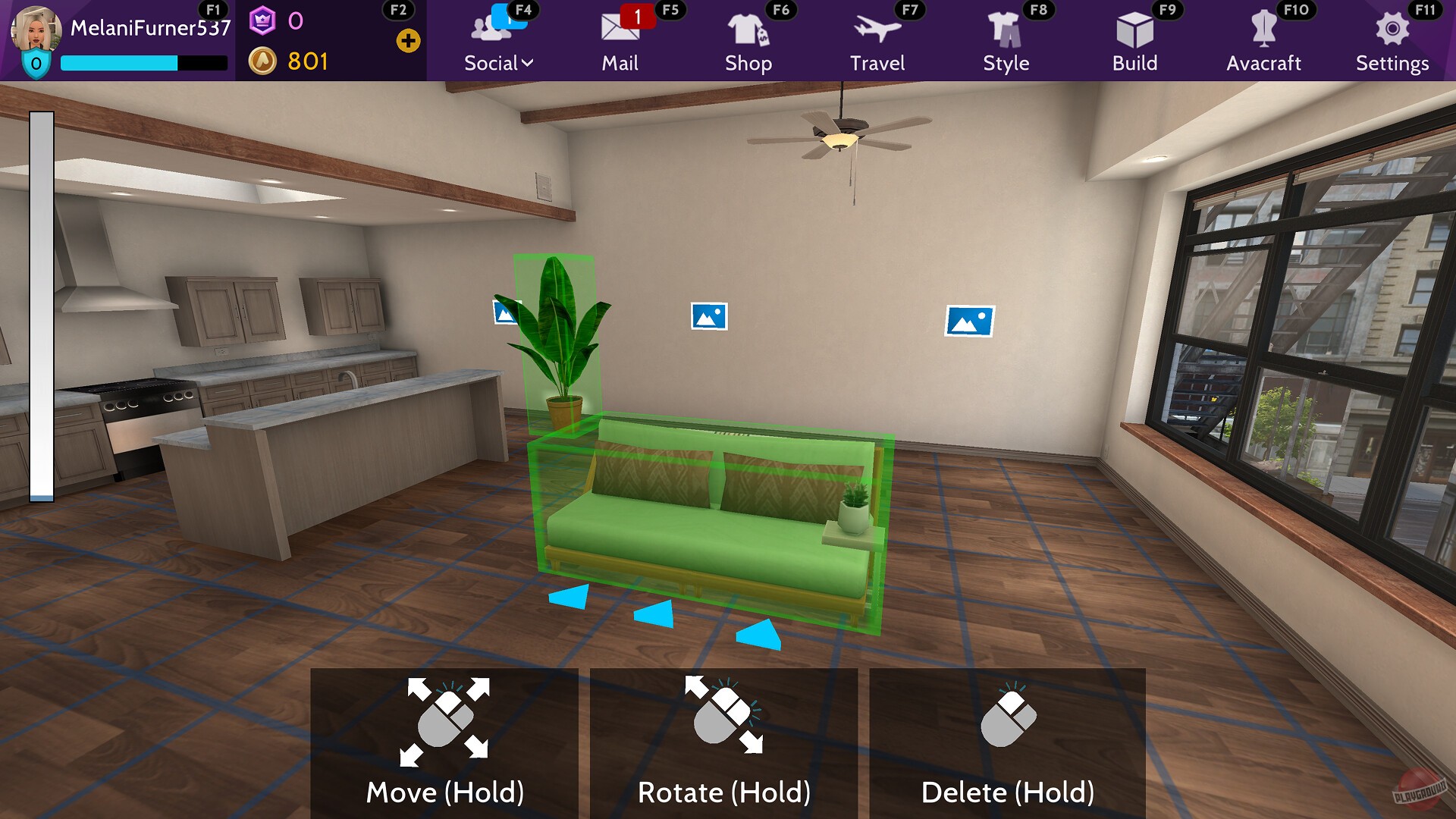
Task: Open the Mail envelope with notification badge
Action: [620, 30]
